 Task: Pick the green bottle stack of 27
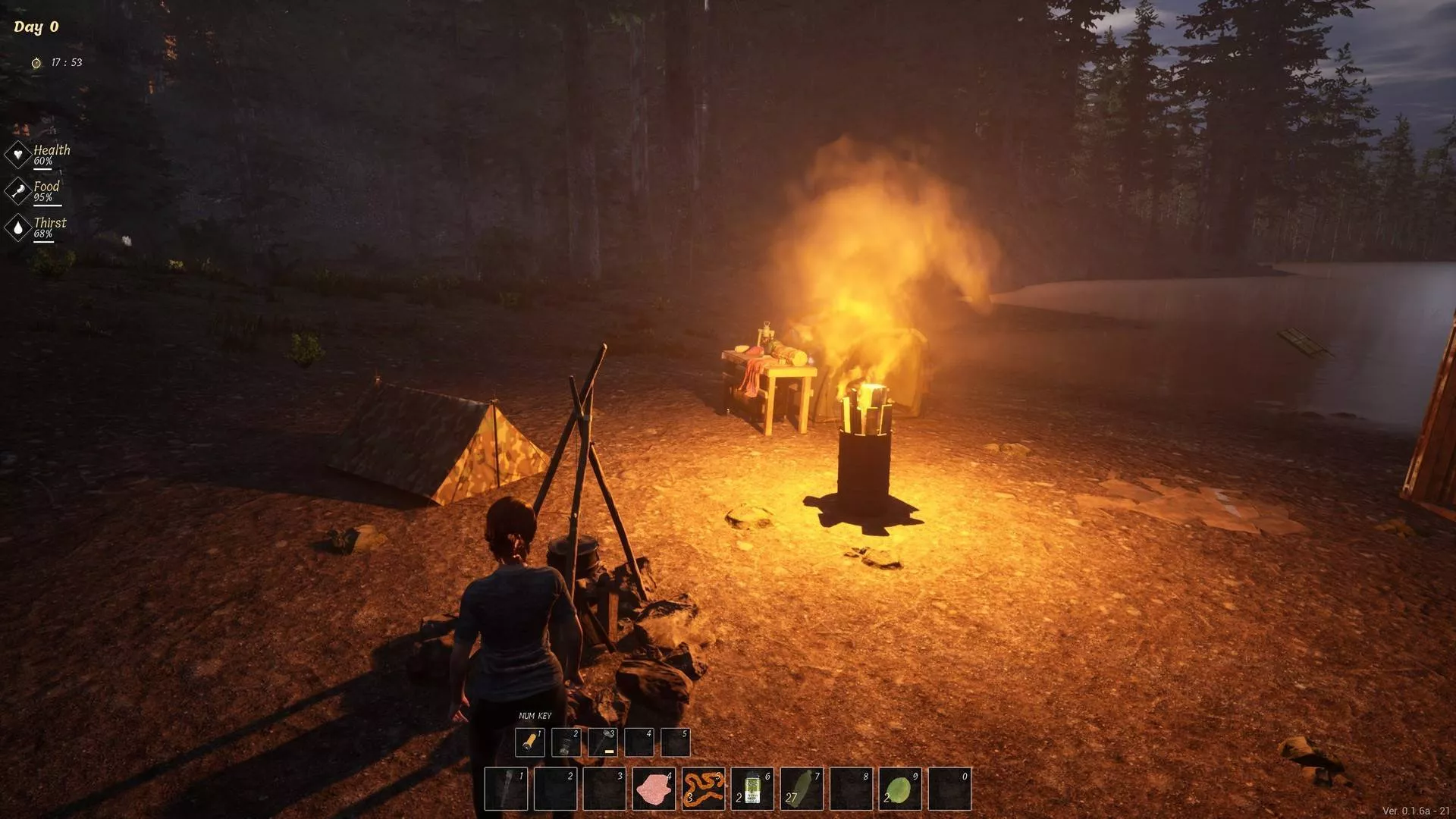802,789
